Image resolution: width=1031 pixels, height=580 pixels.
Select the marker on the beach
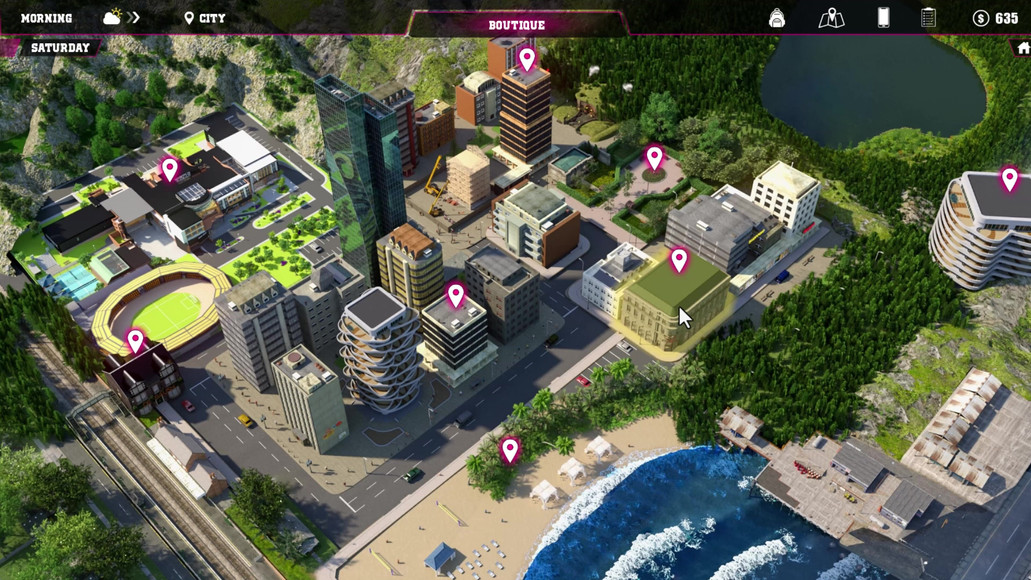click(x=510, y=449)
